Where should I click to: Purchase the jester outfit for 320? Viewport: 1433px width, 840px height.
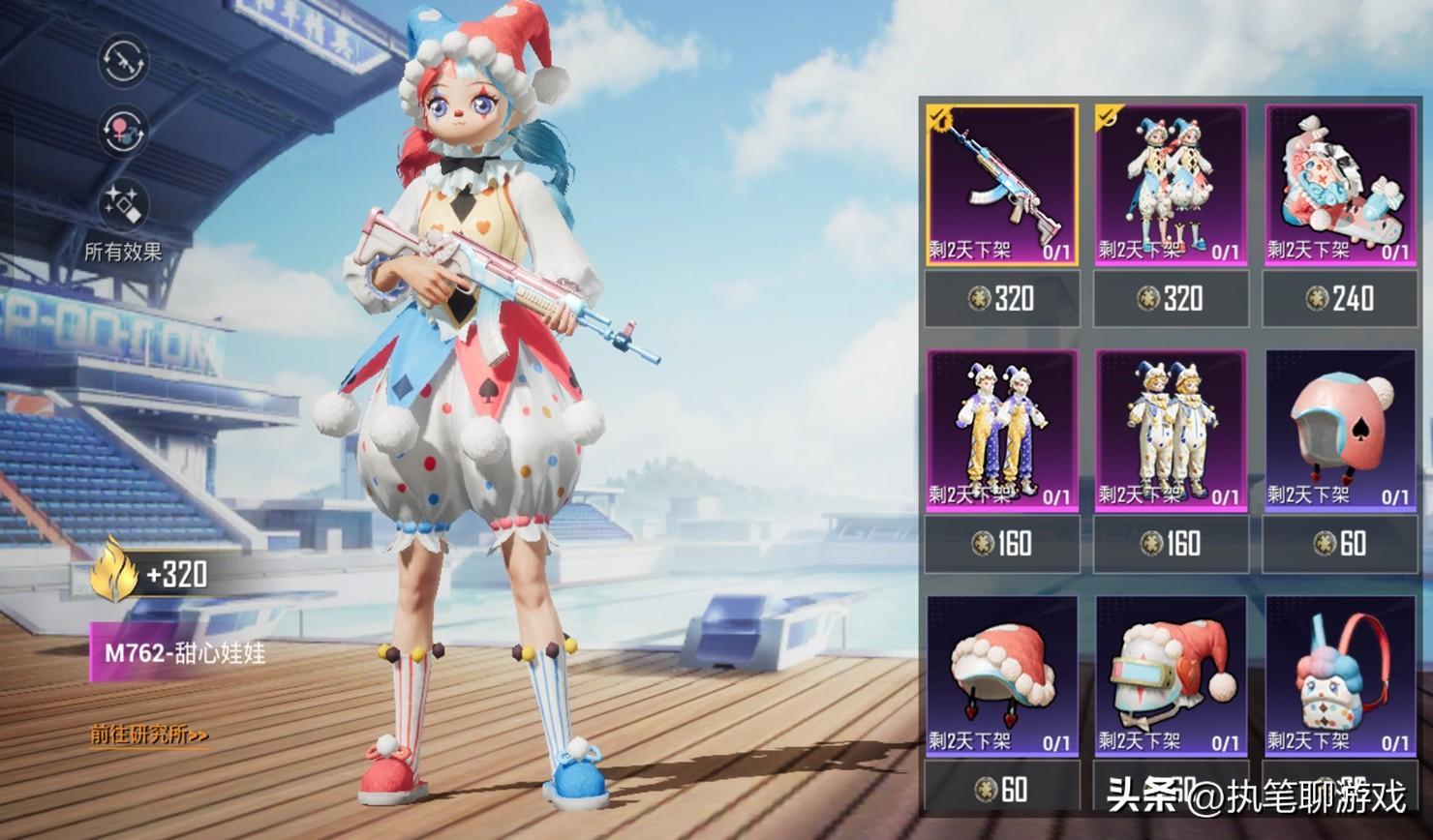(1171, 298)
